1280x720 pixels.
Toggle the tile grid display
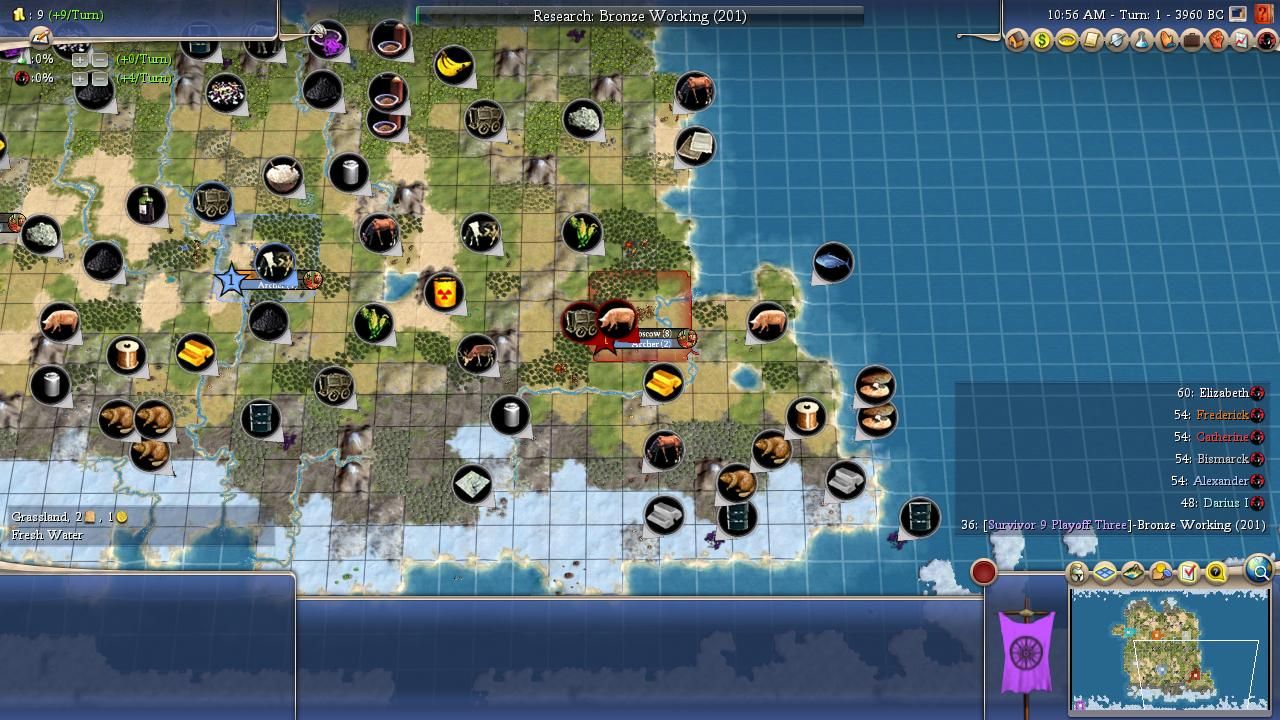click(1105, 573)
